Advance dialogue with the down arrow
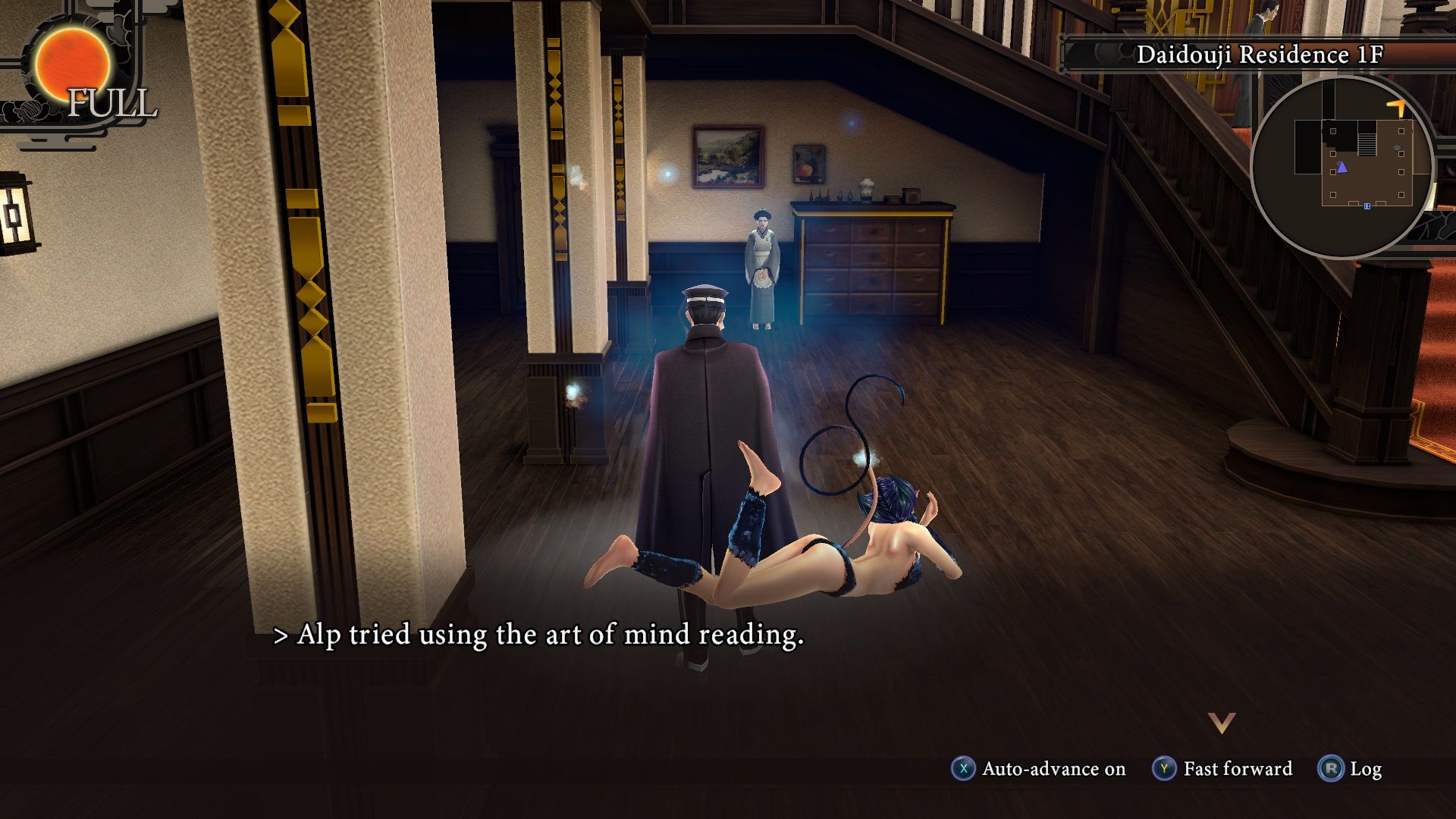Image resolution: width=1456 pixels, height=819 pixels. [x=1222, y=723]
